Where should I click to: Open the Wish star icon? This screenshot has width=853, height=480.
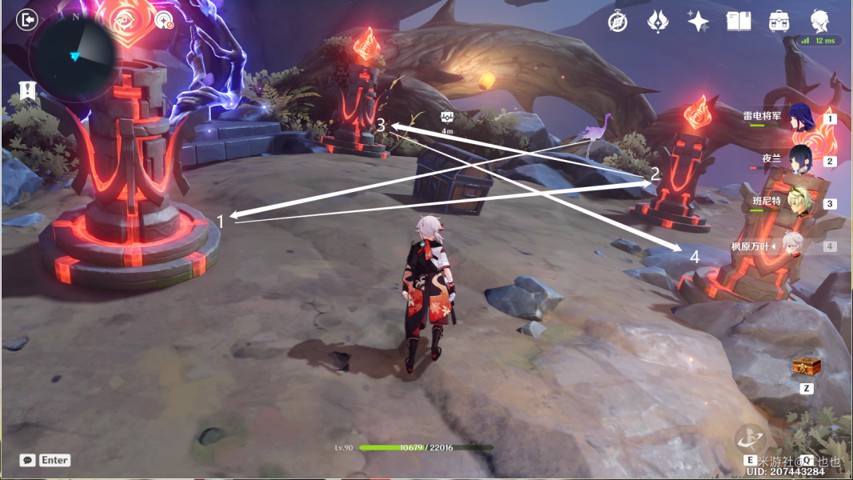click(698, 21)
